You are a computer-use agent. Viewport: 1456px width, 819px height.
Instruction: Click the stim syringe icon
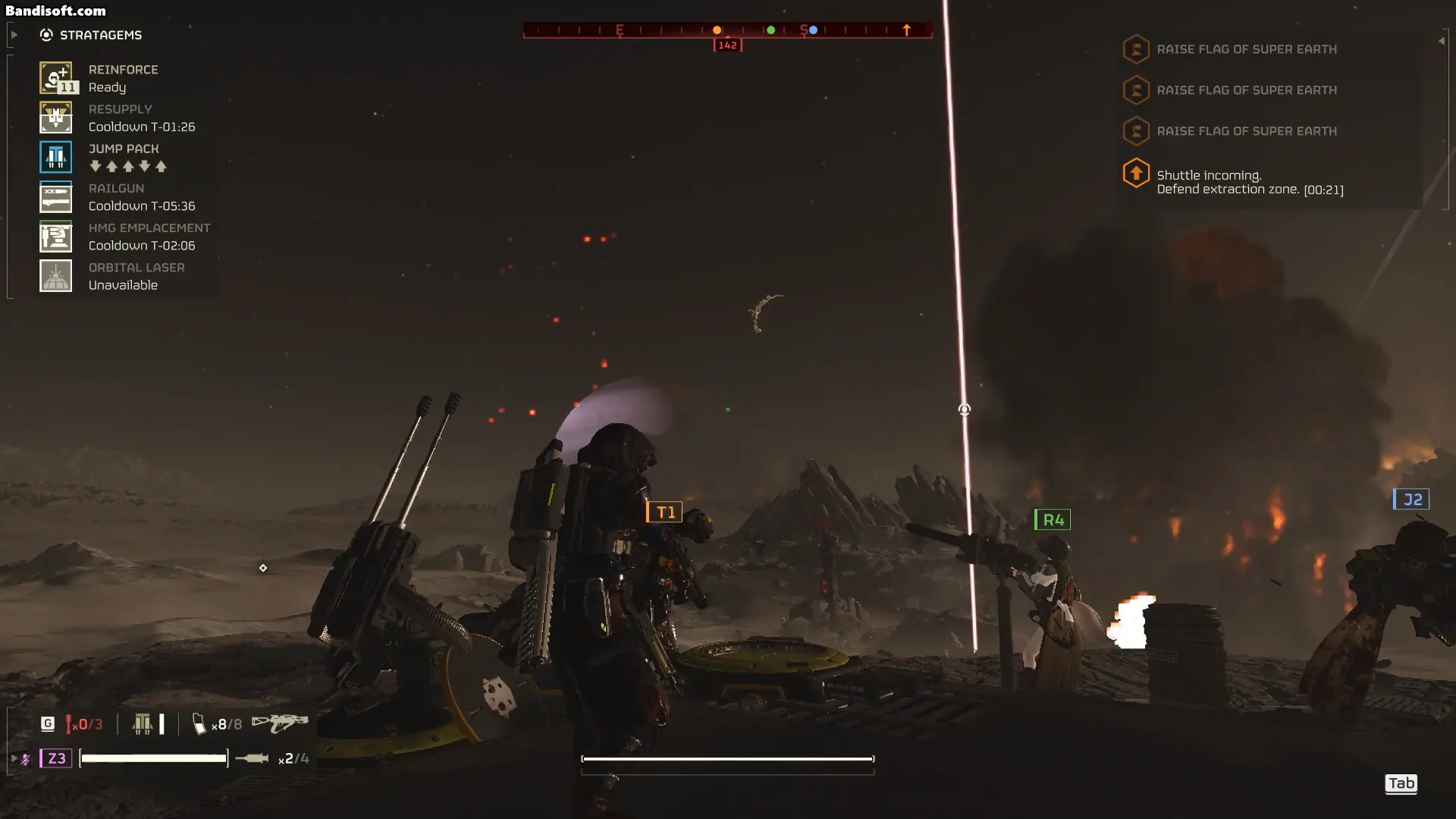[x=252, y=758]
